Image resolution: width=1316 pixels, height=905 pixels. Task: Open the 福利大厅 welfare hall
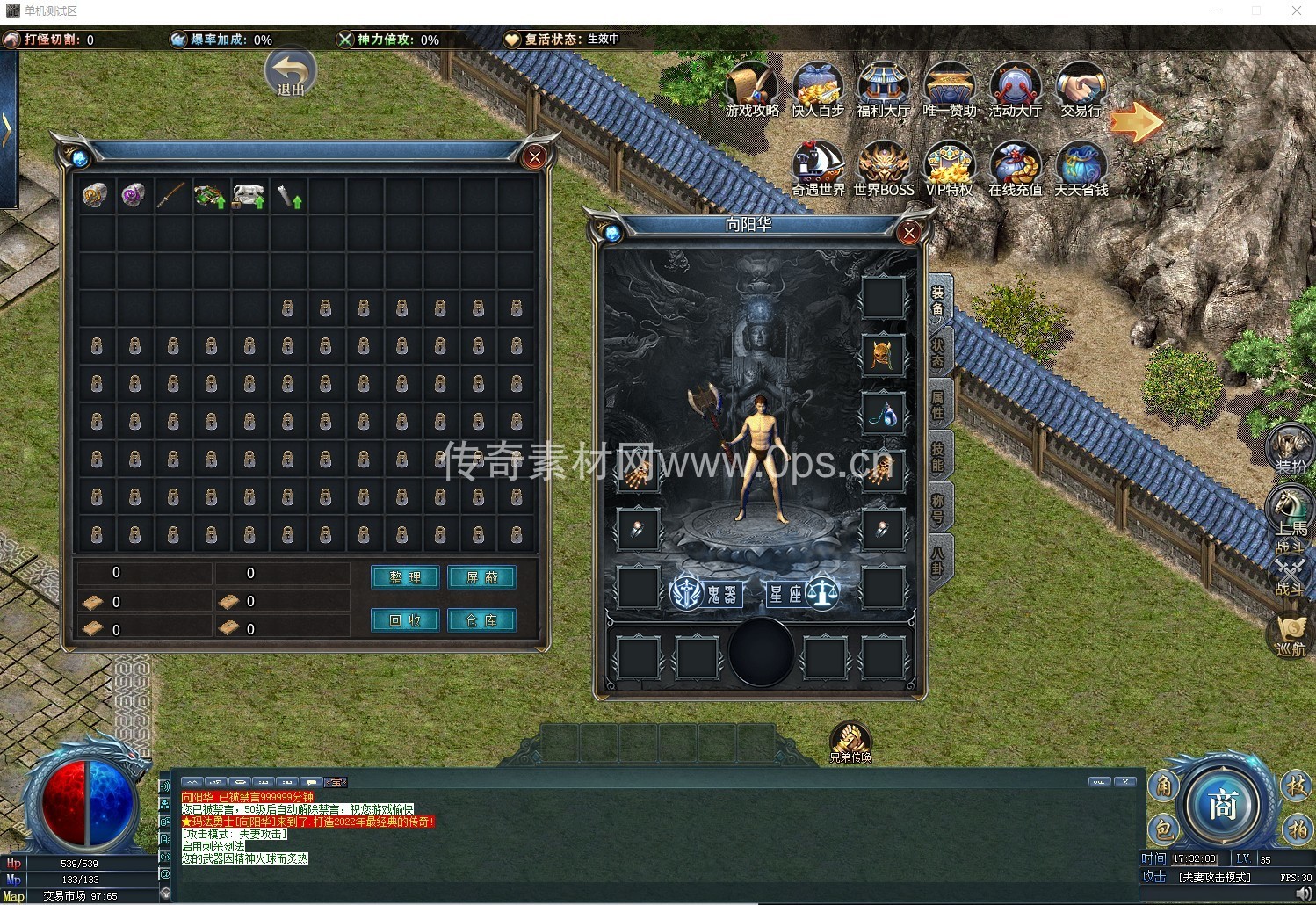point(884,90)
